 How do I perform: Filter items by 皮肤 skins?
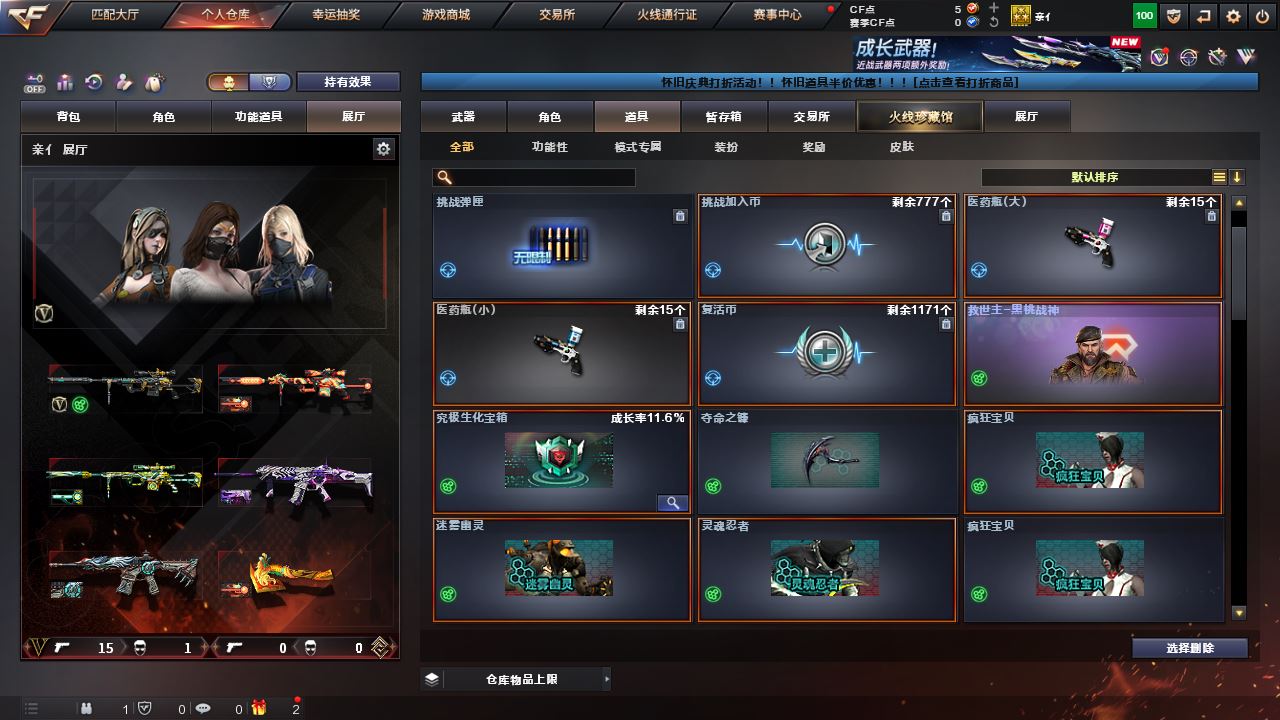click(x=901, y=147)
